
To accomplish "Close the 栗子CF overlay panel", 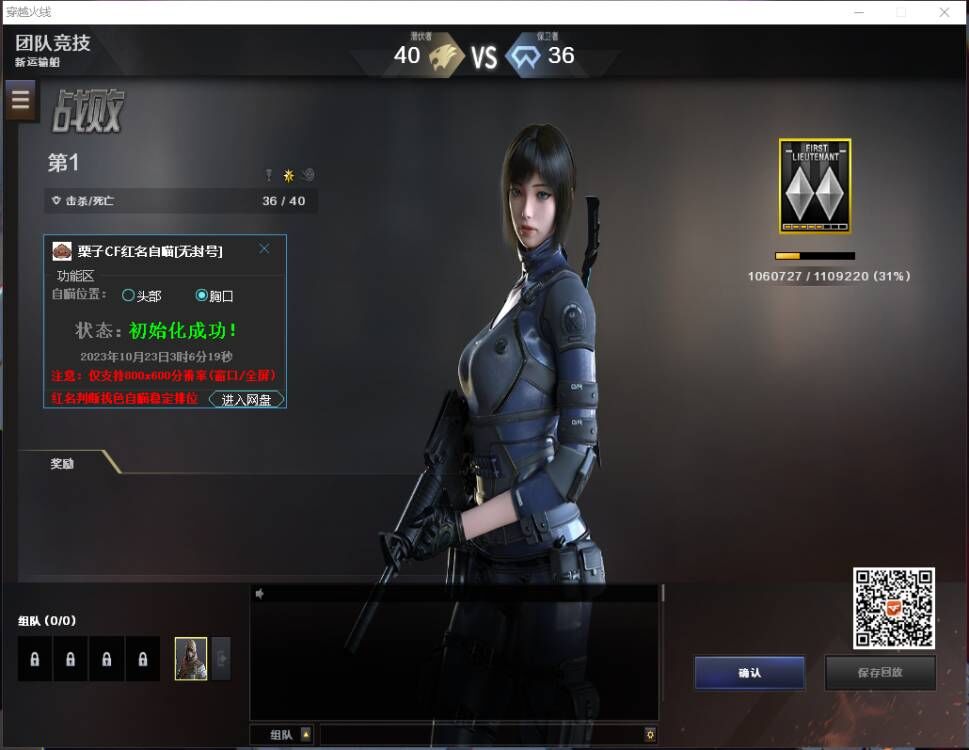I will coord(264,249).
